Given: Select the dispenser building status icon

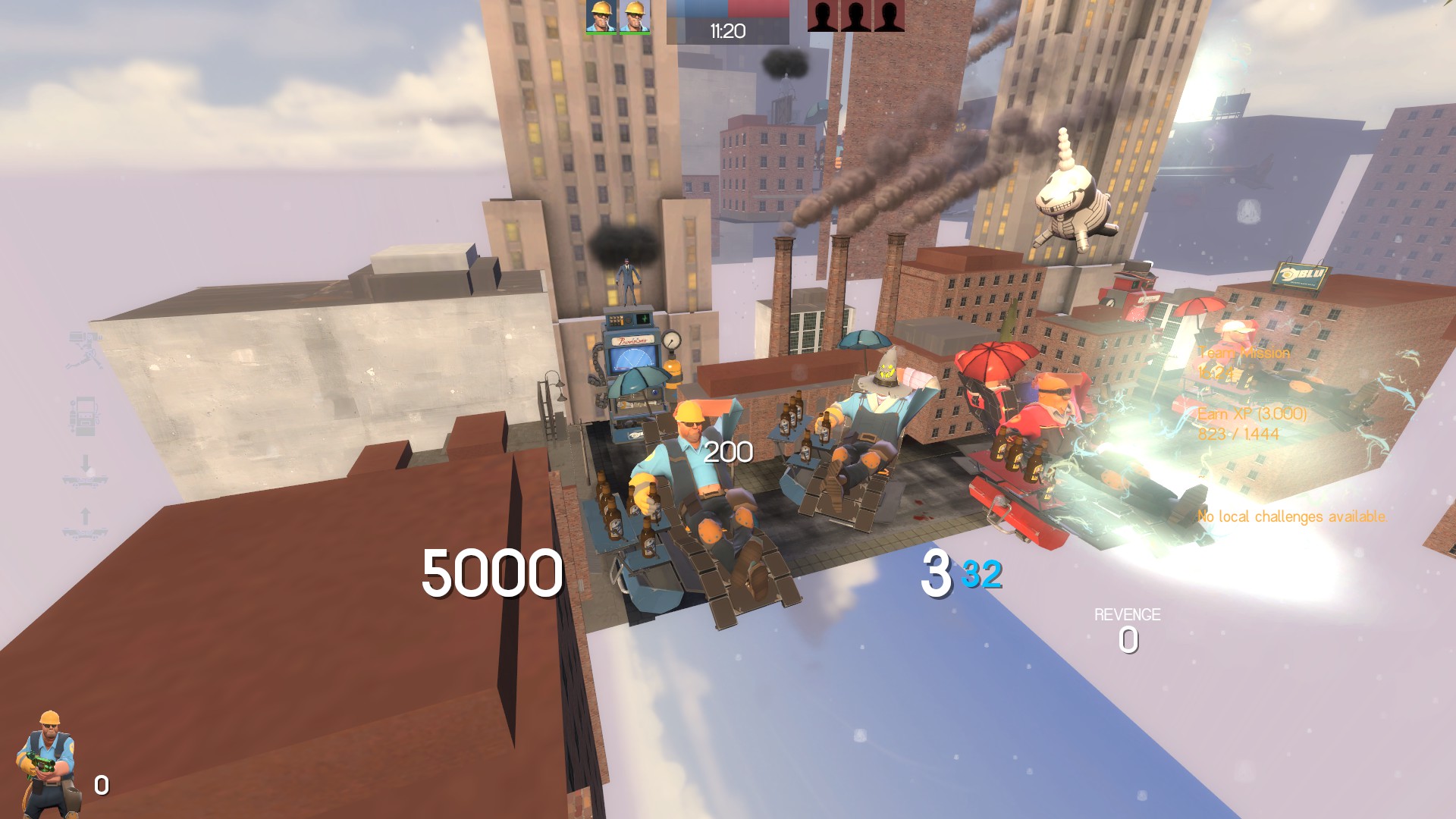Looking at the screenshot, I should click(85, 415).
